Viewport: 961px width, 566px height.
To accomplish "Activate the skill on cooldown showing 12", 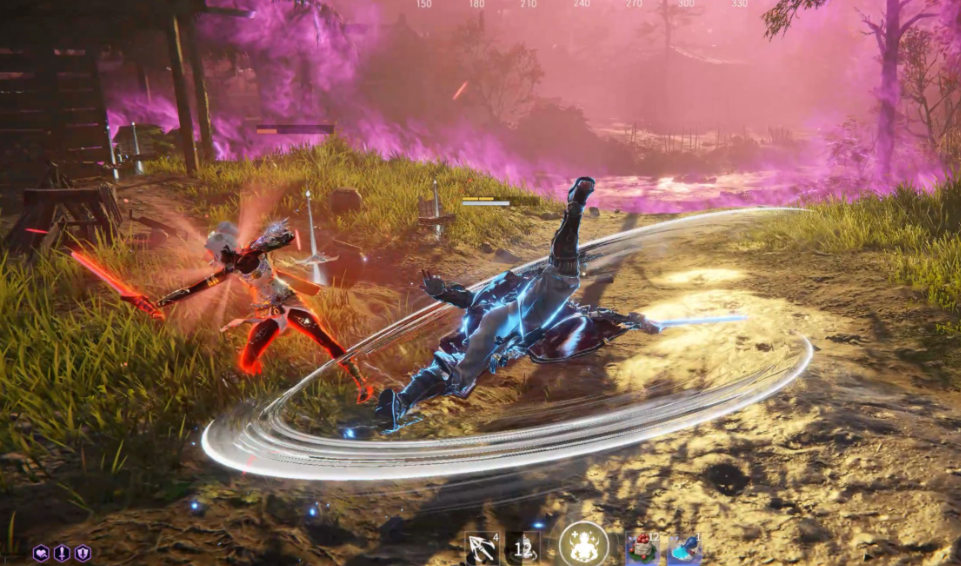I will tap(523, 547).
